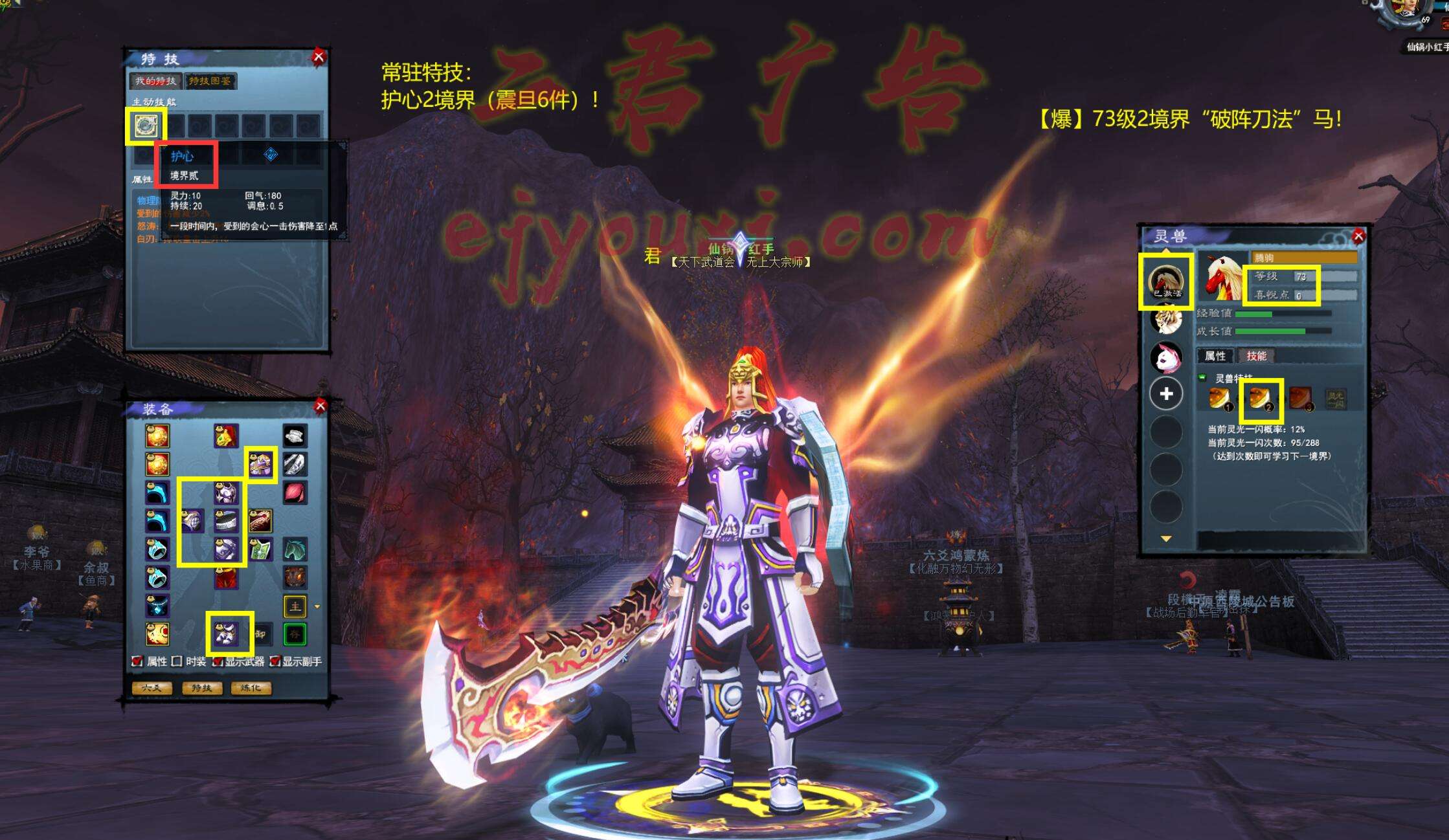Close the 装备 equipment panel

pyautogui.click(x=320, y=406)
